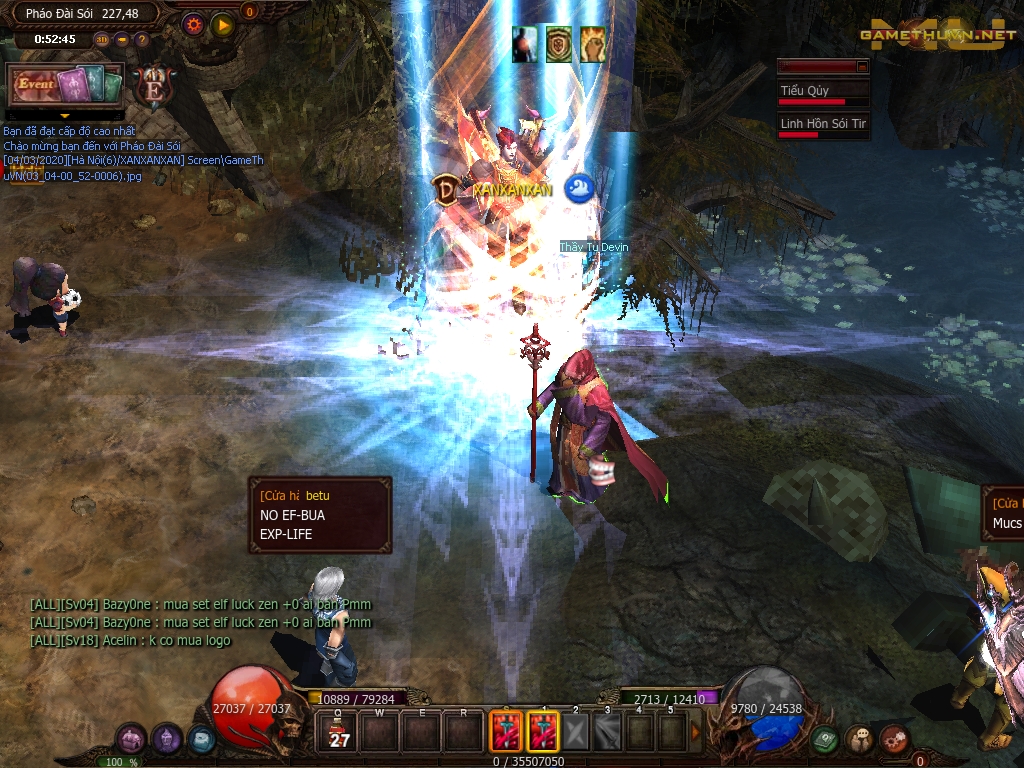Click the E shield emblem icon
This screenshot has height=768, width=1024.
click(x=154, y=87)
